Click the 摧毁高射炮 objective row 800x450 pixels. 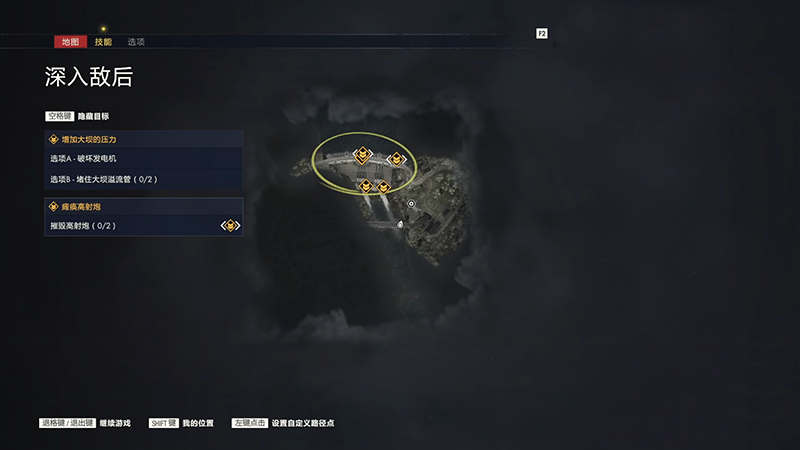click(130, 226)
